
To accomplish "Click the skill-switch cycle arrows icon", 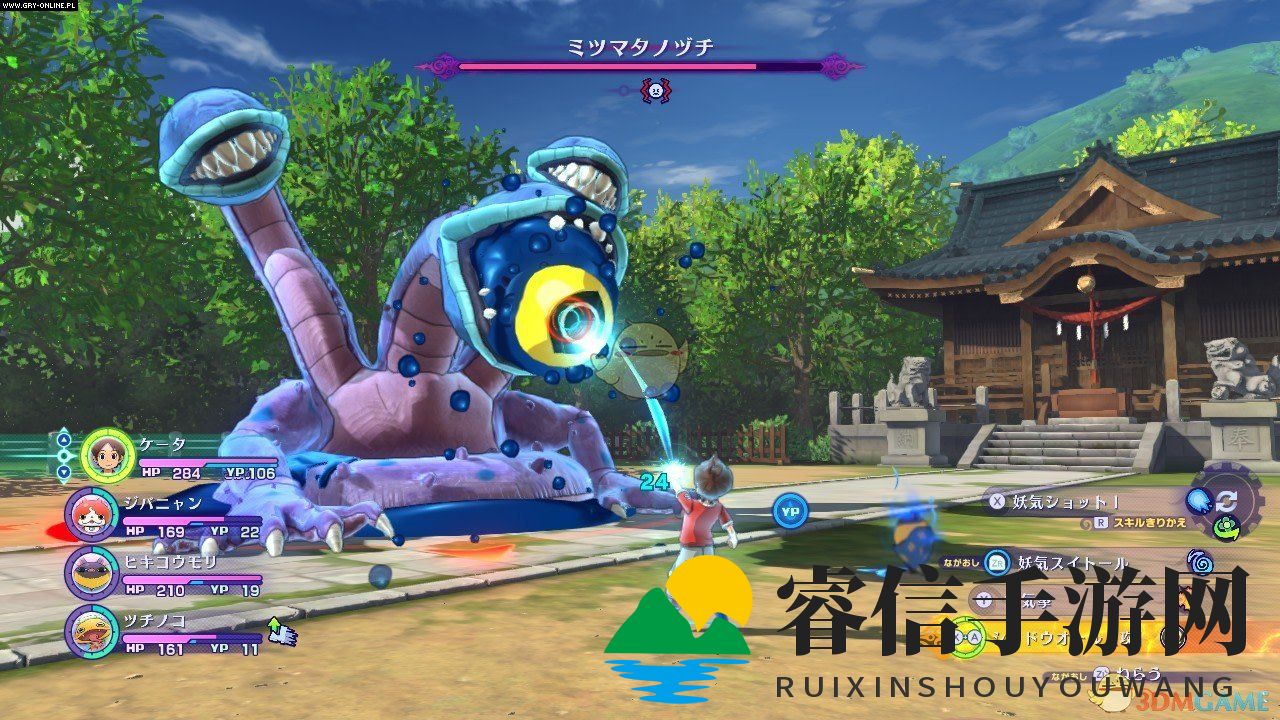I will click(x=1227, y=501).
